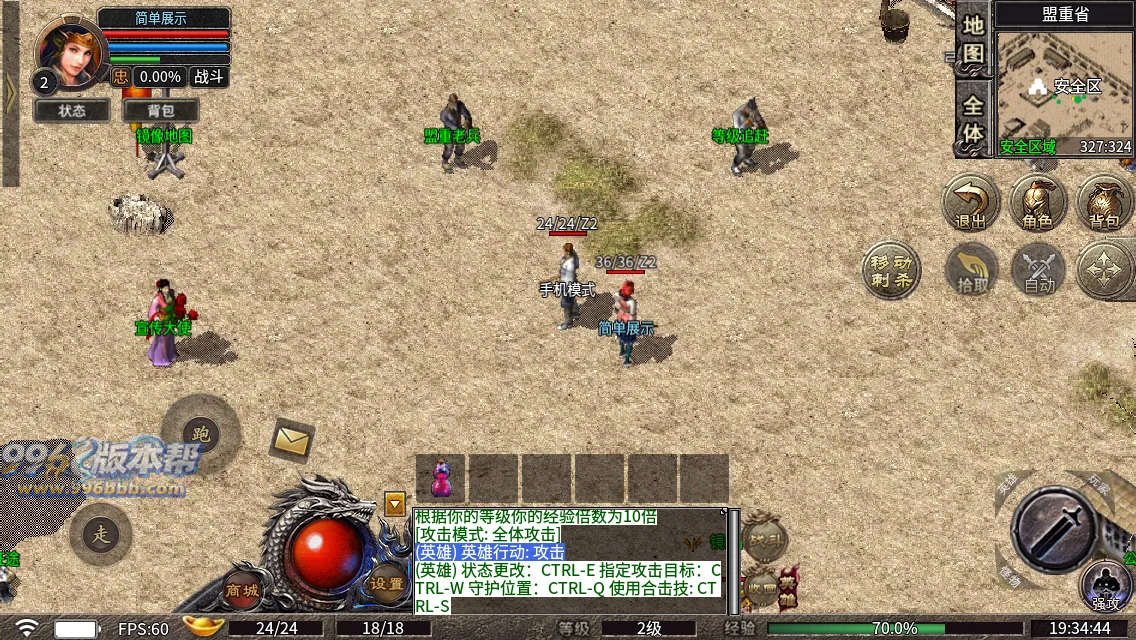
Task: Switch attack mode with the 全体 tab
Action: click(973, 118)
